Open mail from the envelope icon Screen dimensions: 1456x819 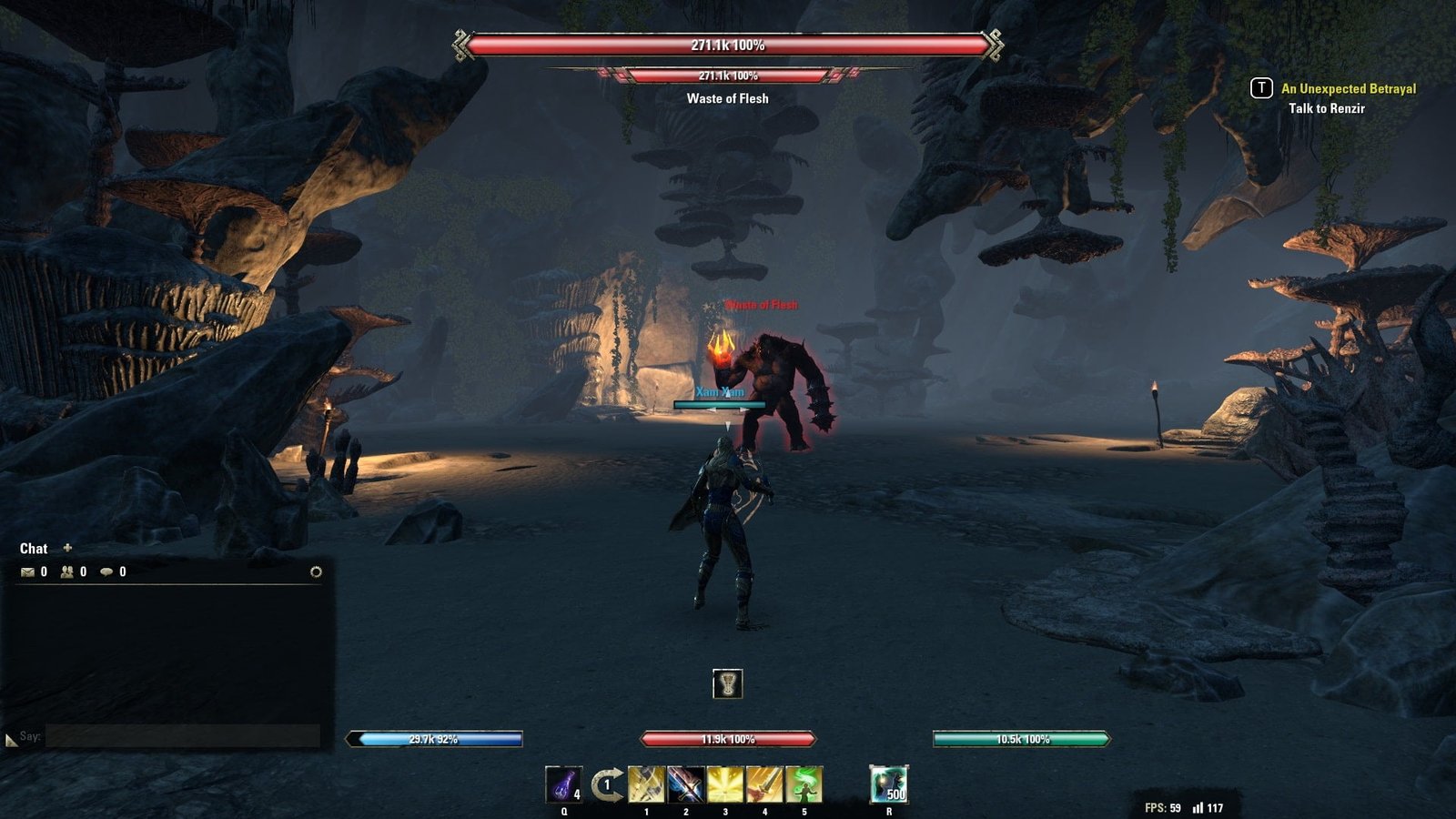[x=28, y=572]
